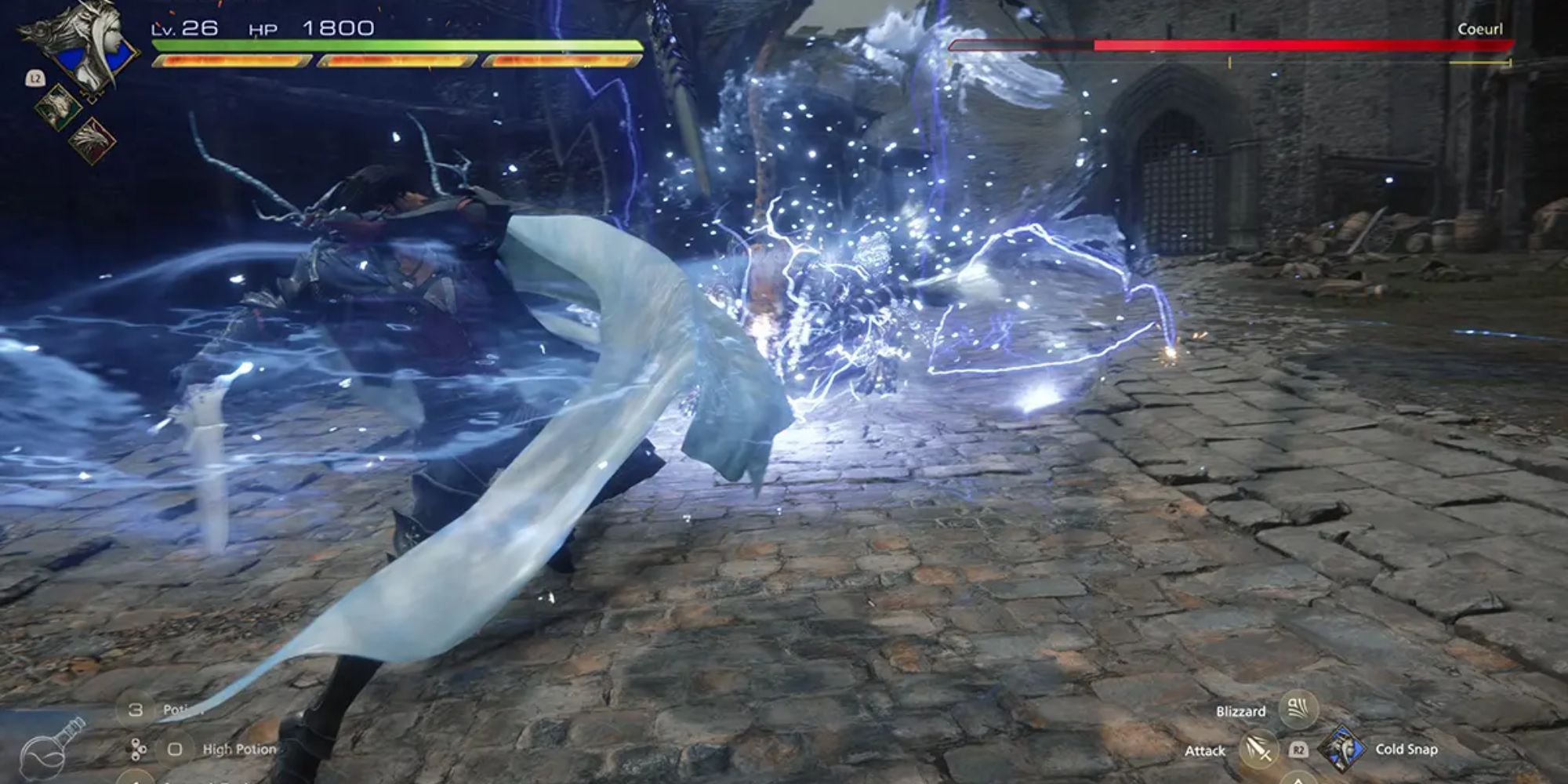Viewport: 1568px width, 784px height.
Task: Toggle the Potion quick-slot showing count 3
Action: [x=136, y=710]
